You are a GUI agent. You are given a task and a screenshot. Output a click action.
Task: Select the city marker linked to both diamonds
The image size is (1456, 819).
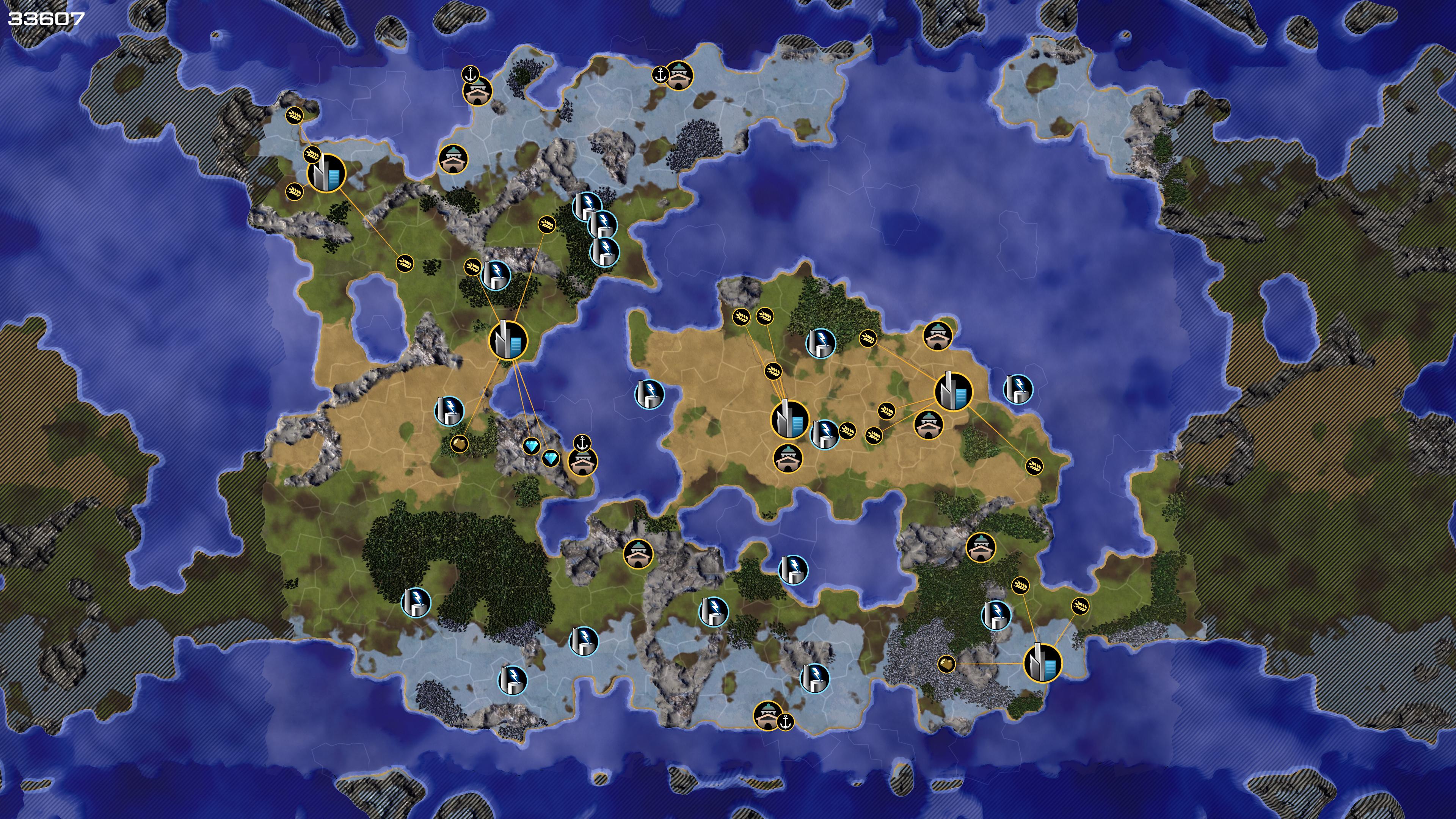pyautogui.click(x=508, y=340)
